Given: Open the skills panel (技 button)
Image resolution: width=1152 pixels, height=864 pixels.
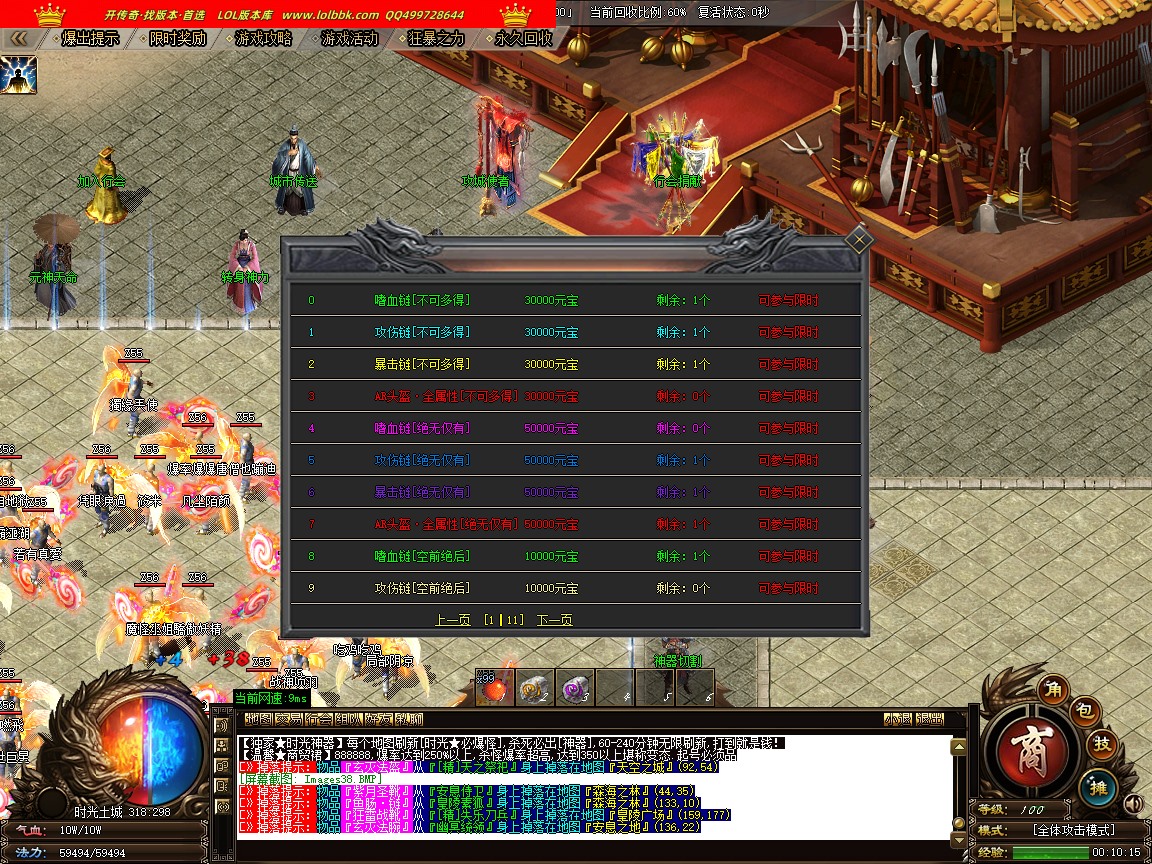Looking at the screenshot, I should pos(1102,745).
